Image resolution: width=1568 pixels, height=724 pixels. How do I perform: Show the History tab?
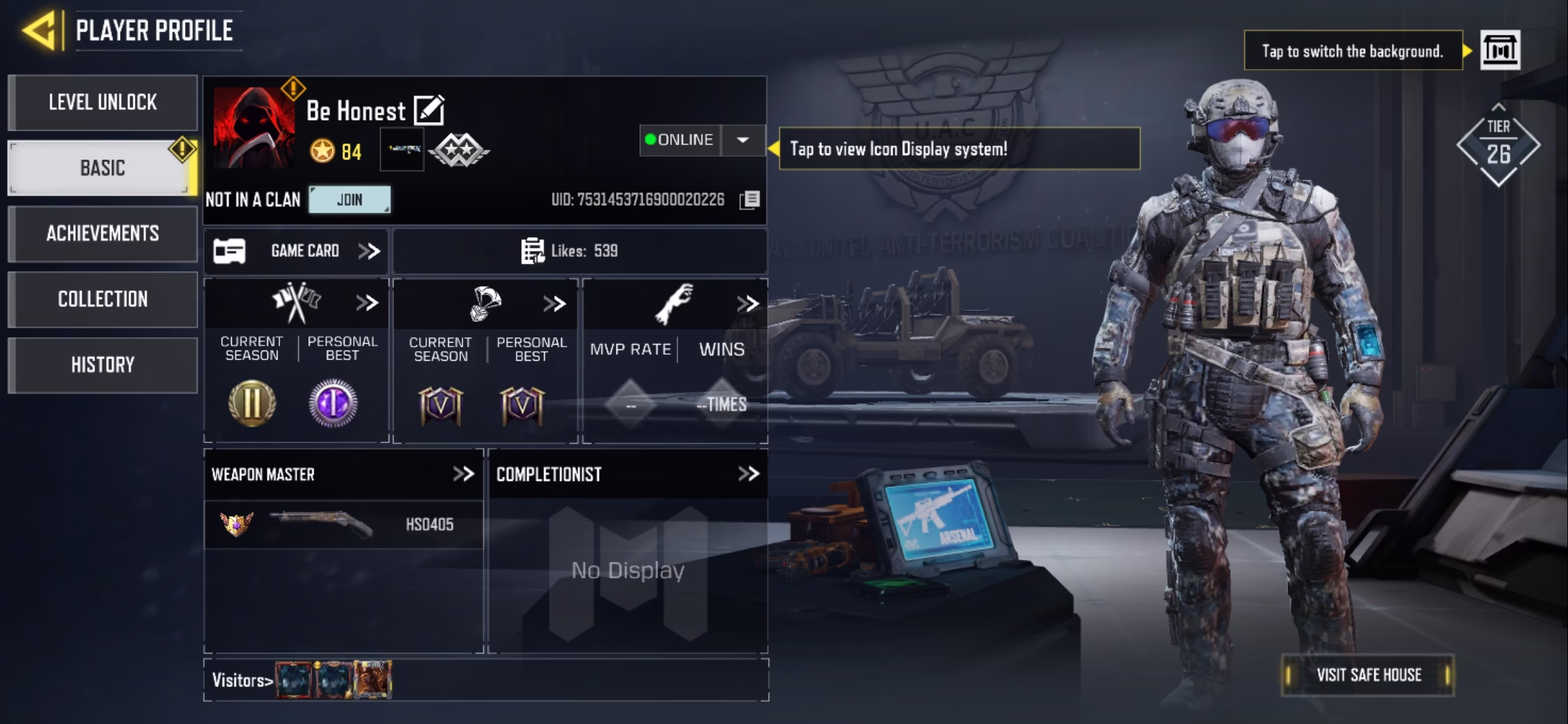103,365
